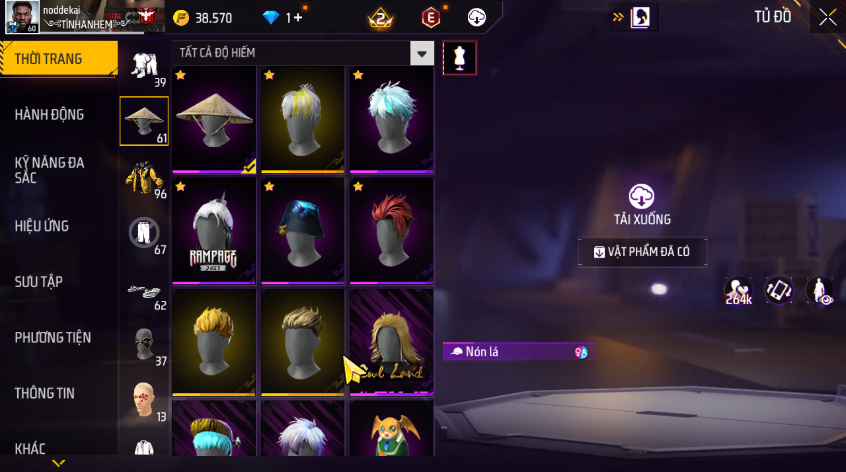Close the wardrobe screen
Screen dimensions: 846x472
[x=827, y=16]
